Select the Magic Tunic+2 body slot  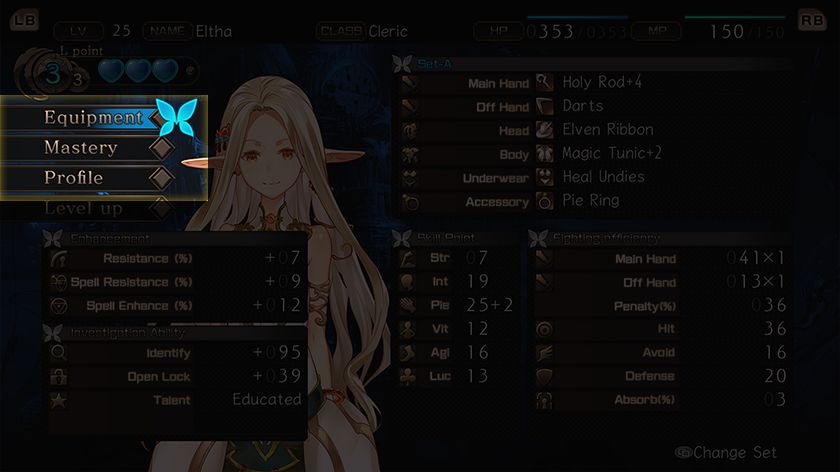(x=612, y=154)
